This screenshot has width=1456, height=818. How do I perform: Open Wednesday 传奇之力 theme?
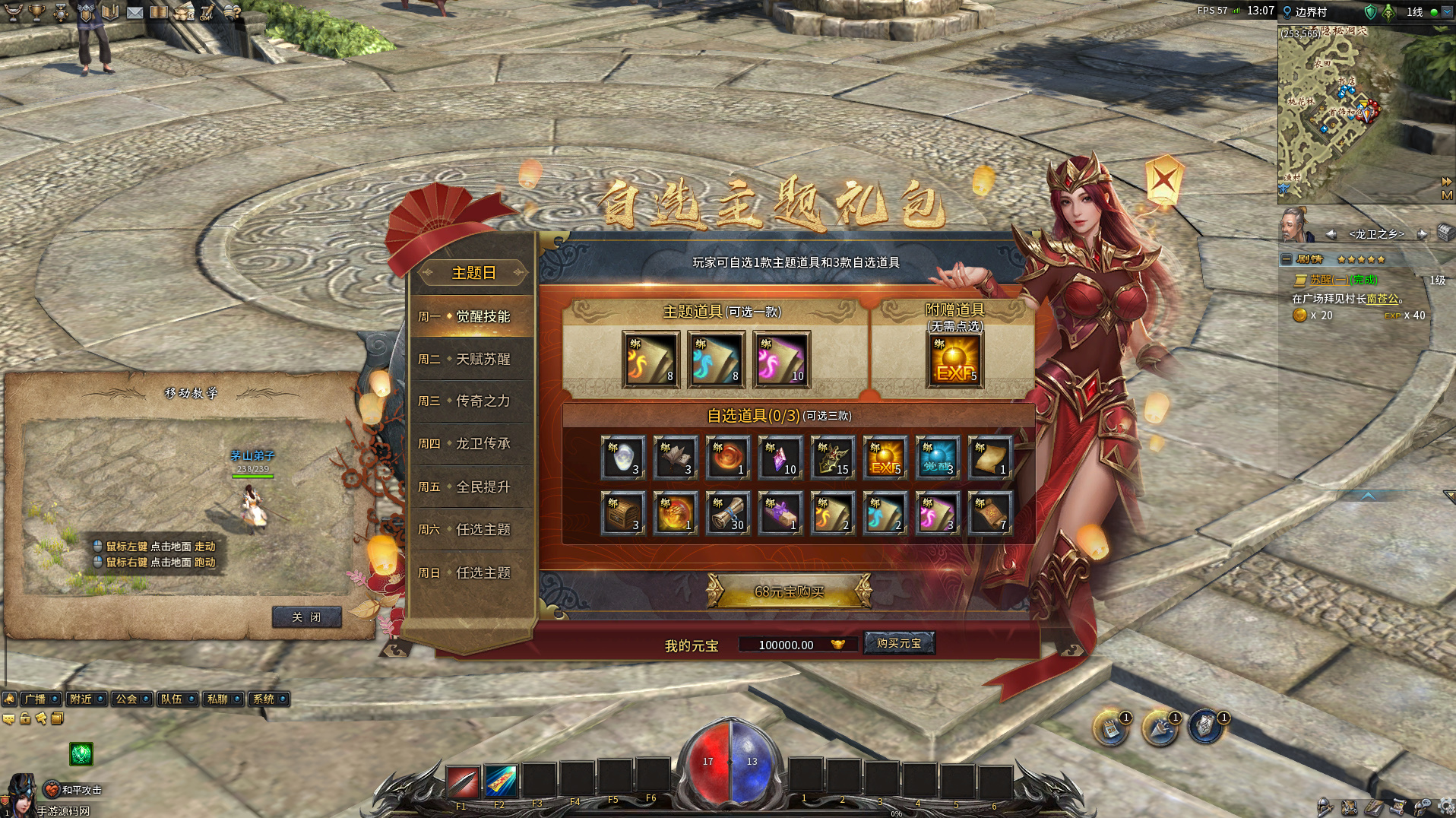[x=472, y=401]
